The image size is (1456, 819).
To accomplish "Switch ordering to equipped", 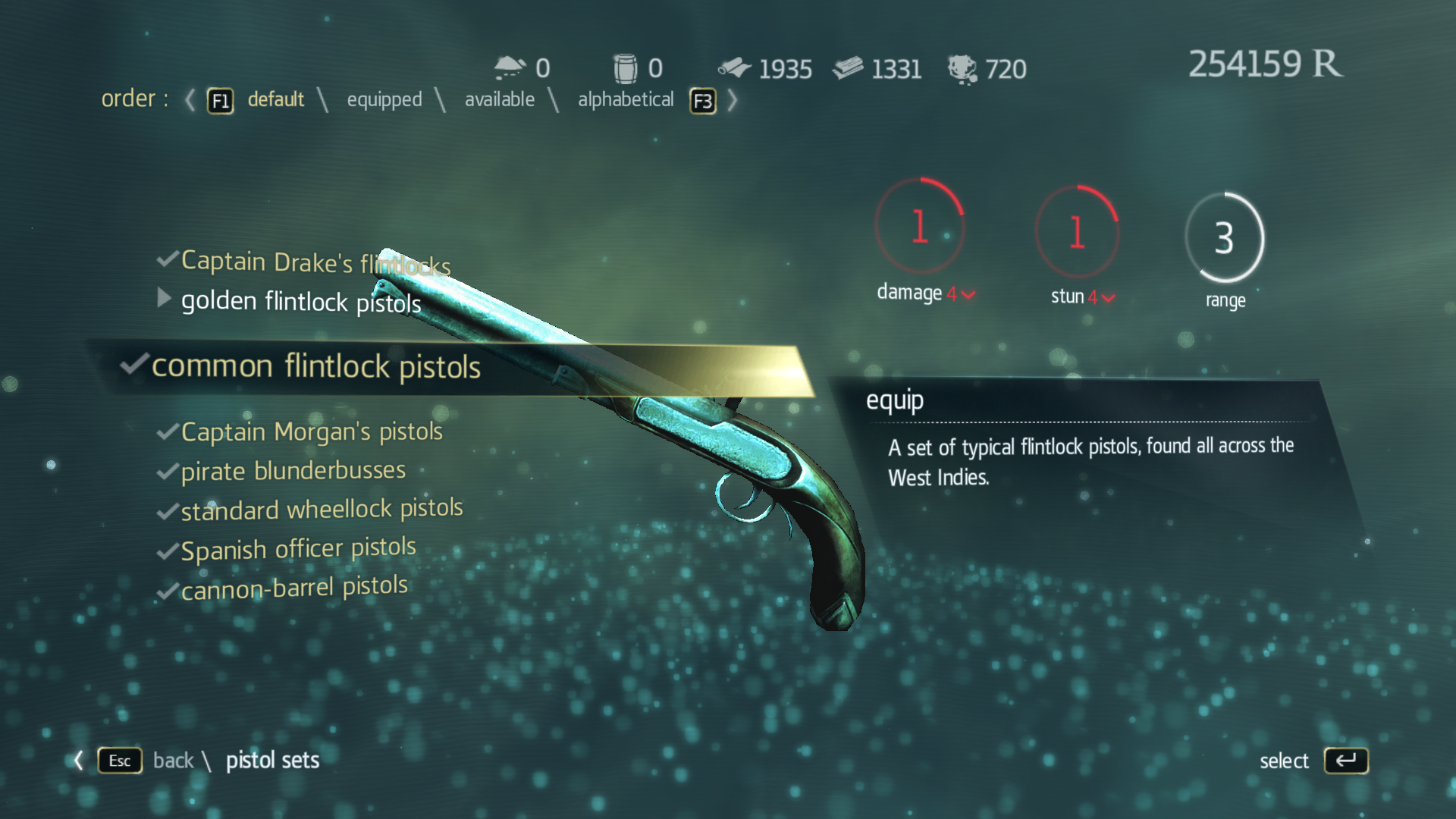I will 384,99.
